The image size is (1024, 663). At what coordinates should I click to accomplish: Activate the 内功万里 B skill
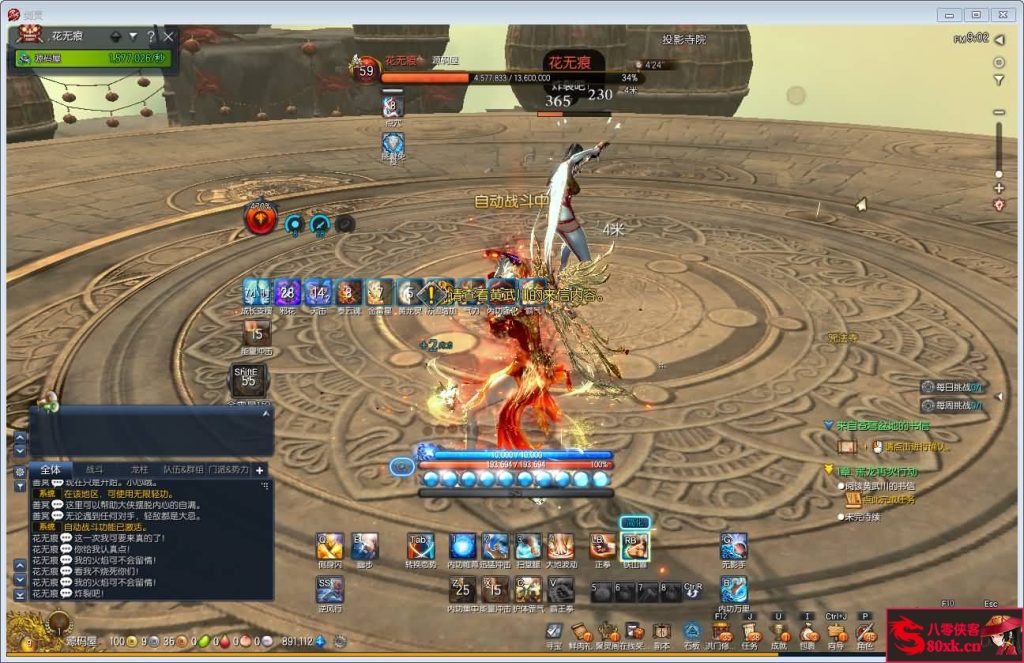733,589
